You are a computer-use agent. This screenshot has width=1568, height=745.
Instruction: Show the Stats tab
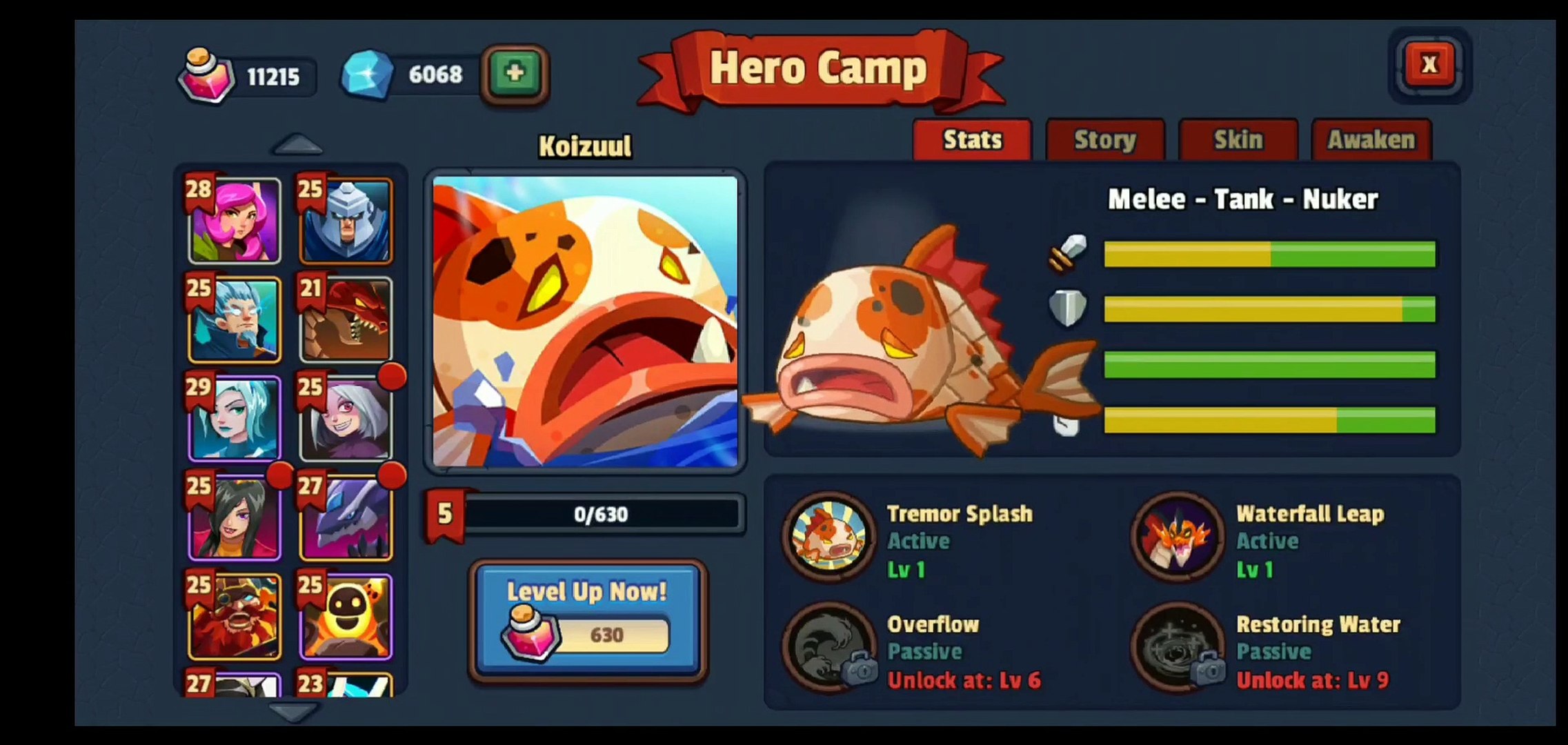coord(972,140)
